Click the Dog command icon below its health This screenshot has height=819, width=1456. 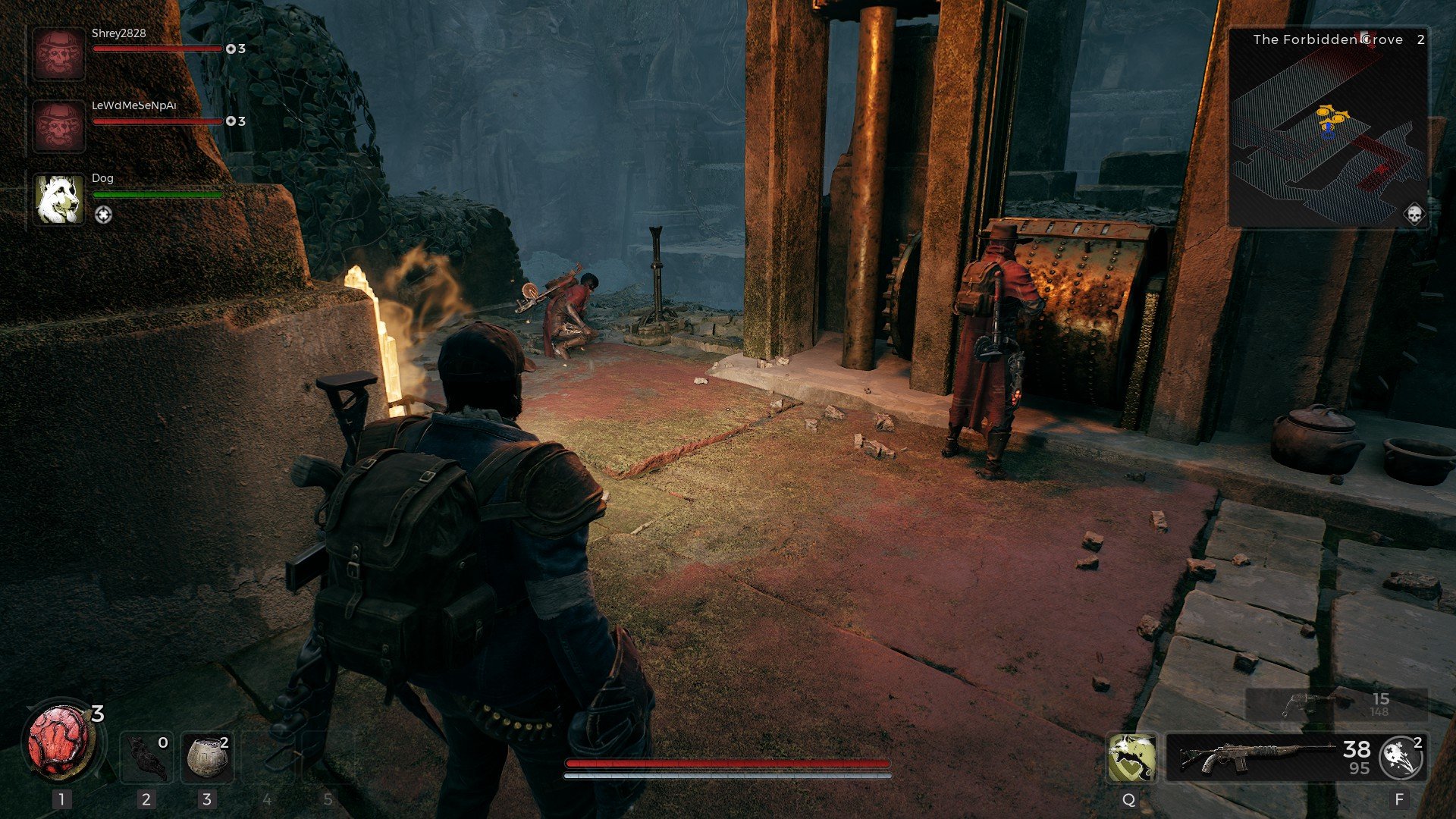(x=103, y=215)
